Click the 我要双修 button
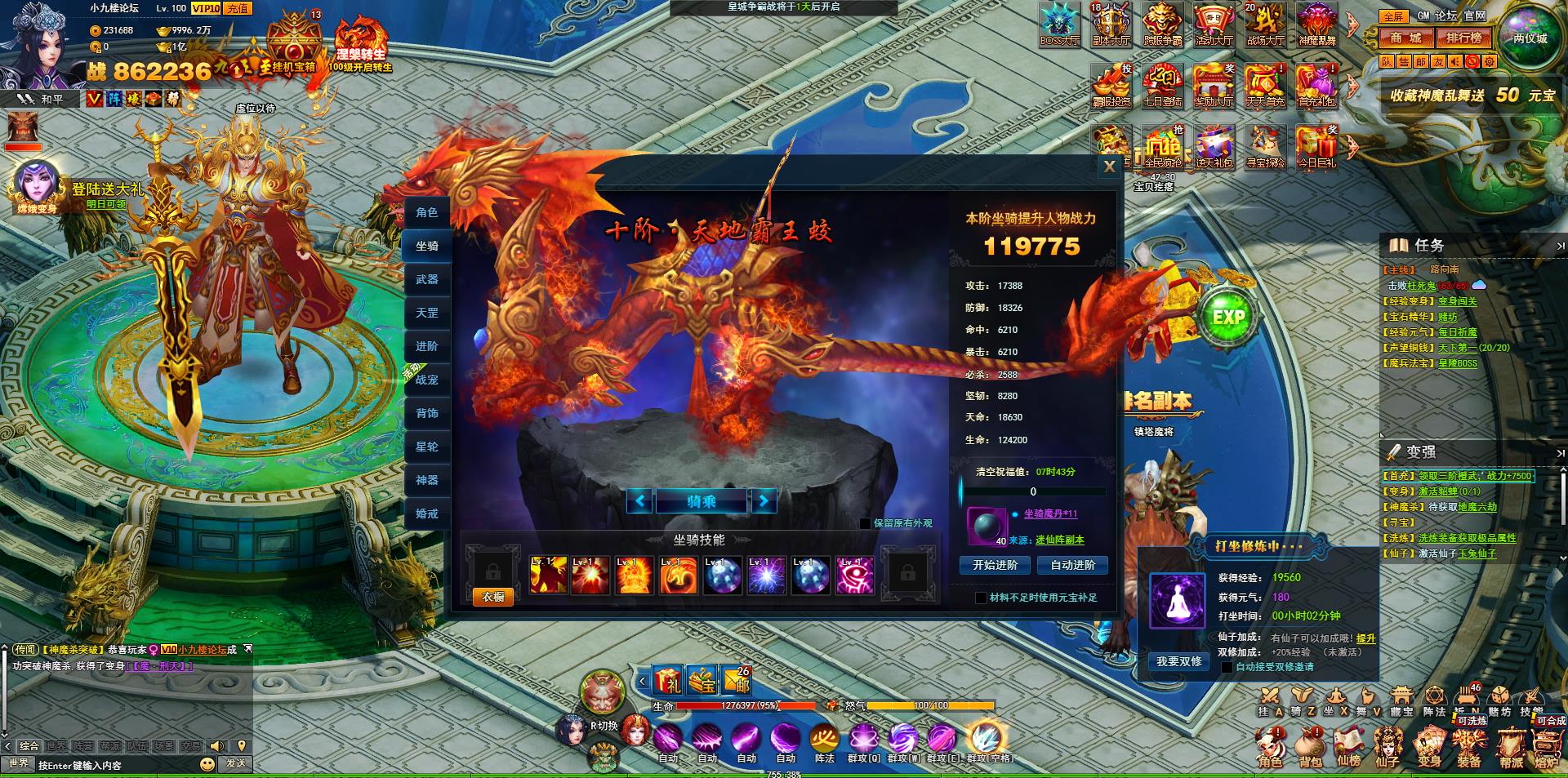Screen dimensions: 1568x778 [x=1178, y=661]
